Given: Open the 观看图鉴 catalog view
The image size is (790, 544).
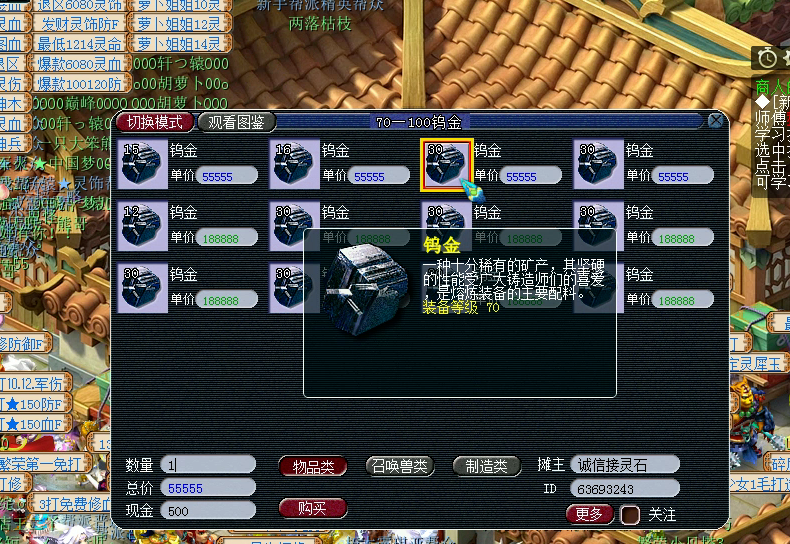Looking at the screenshot, I should pyautogui.click(x=237, y=122).
